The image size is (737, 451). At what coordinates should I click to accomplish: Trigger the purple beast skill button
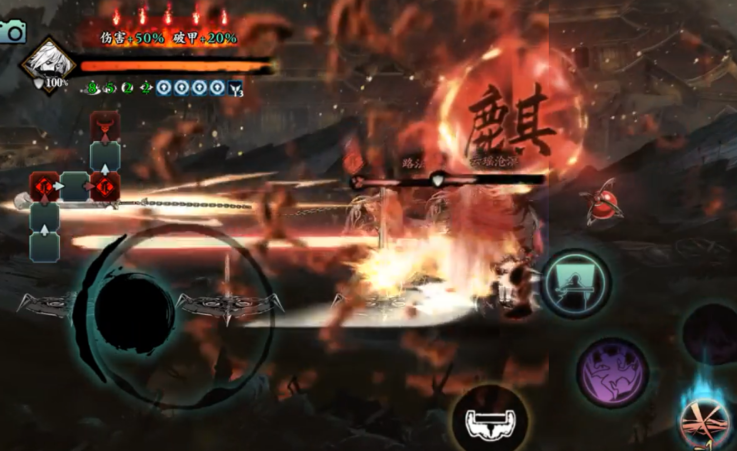(613, 372)
